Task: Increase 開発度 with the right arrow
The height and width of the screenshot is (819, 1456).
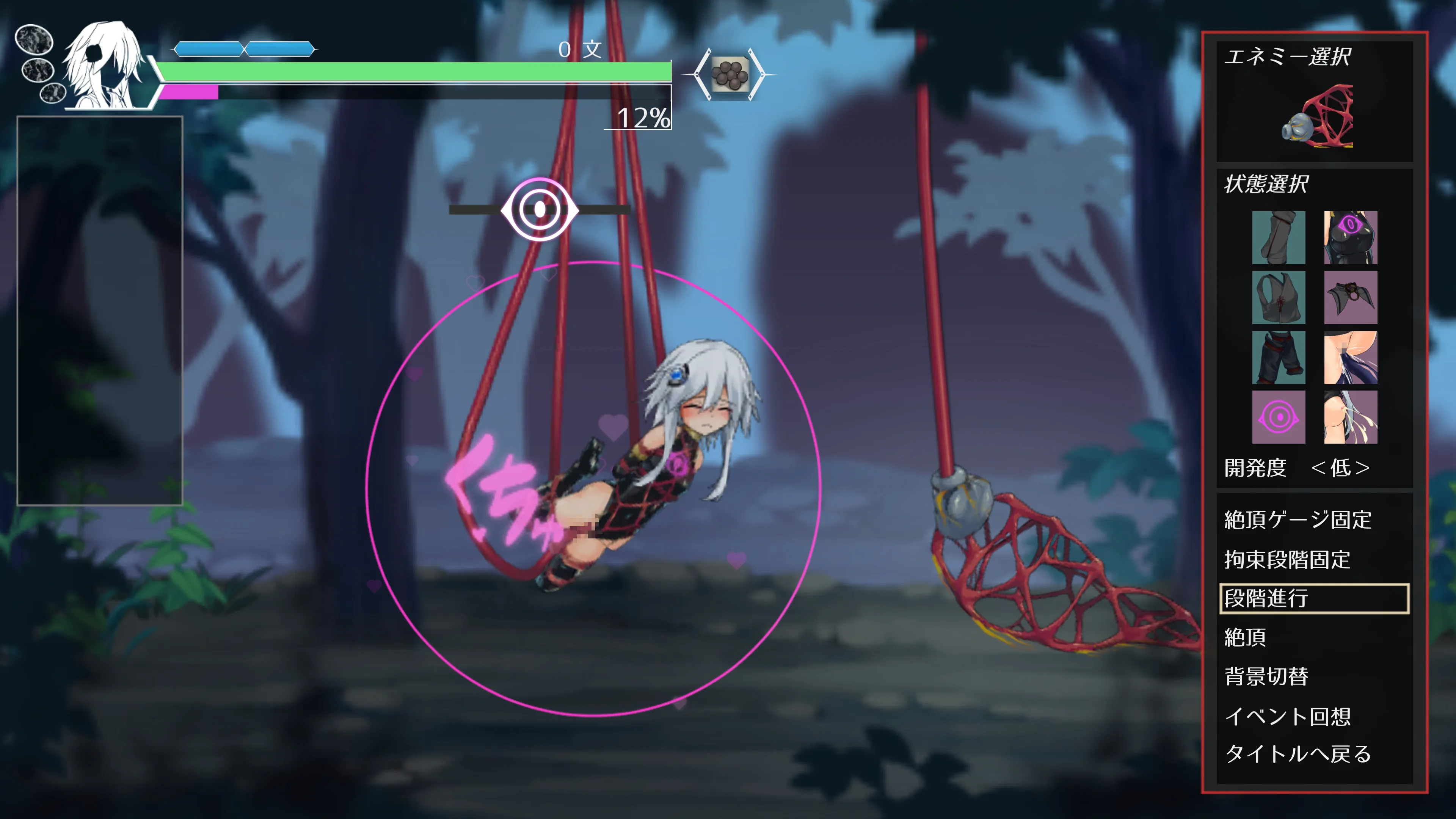Action: tap(1363, 468)
